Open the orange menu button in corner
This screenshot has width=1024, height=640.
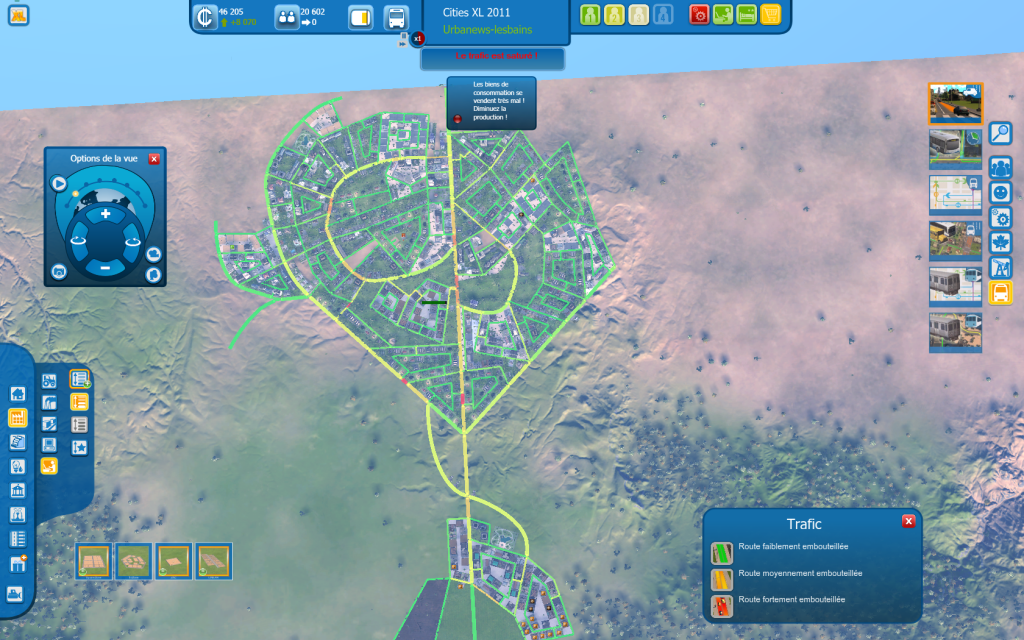click(18, 14)
